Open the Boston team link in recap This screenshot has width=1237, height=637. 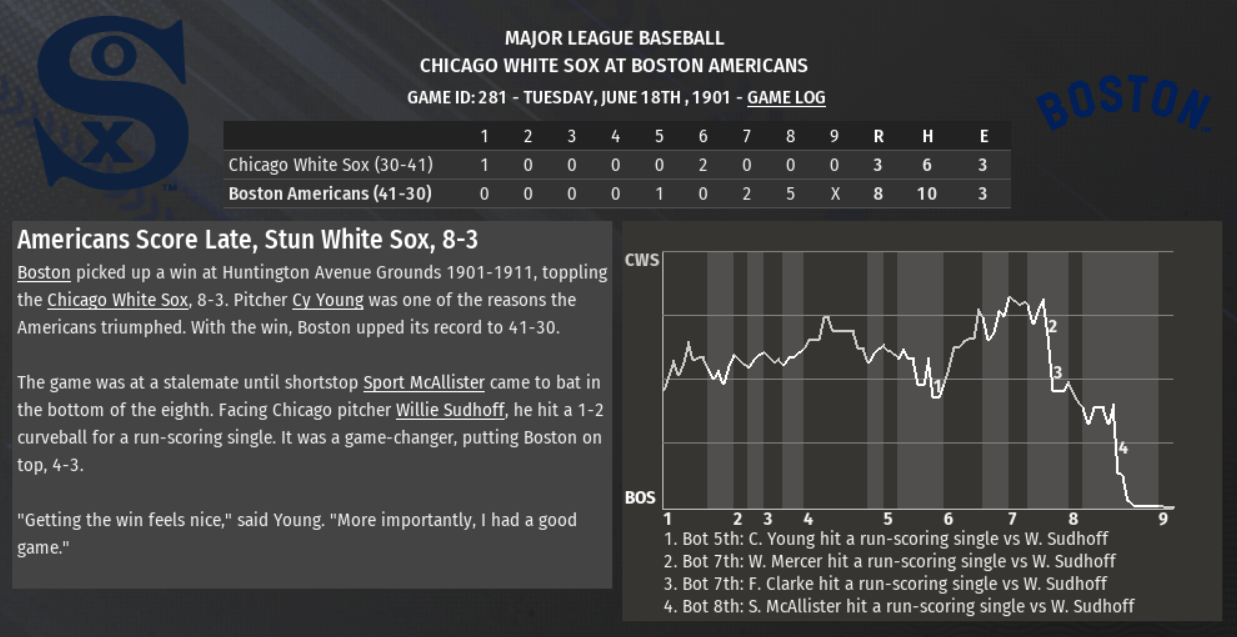tap(44, 273)
